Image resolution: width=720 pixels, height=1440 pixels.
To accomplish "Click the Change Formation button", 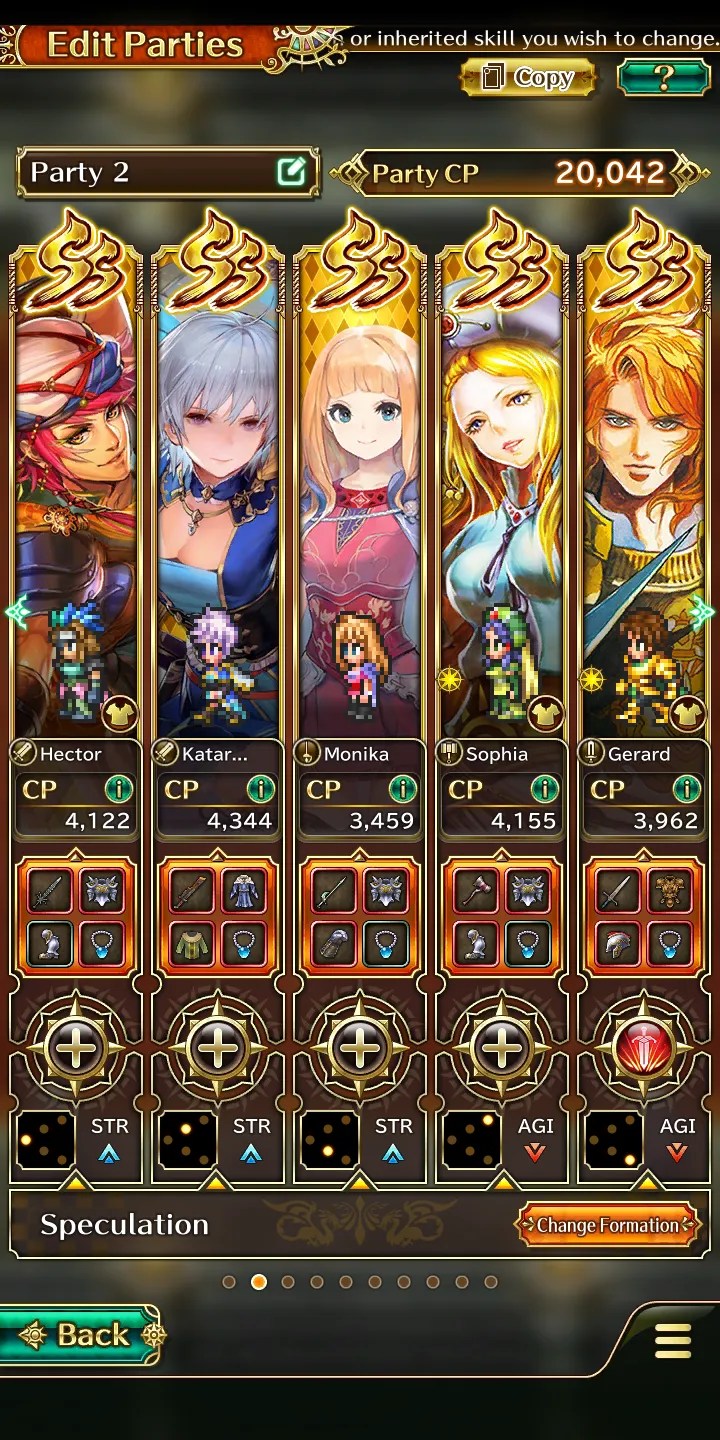I will coord(607,1225).
